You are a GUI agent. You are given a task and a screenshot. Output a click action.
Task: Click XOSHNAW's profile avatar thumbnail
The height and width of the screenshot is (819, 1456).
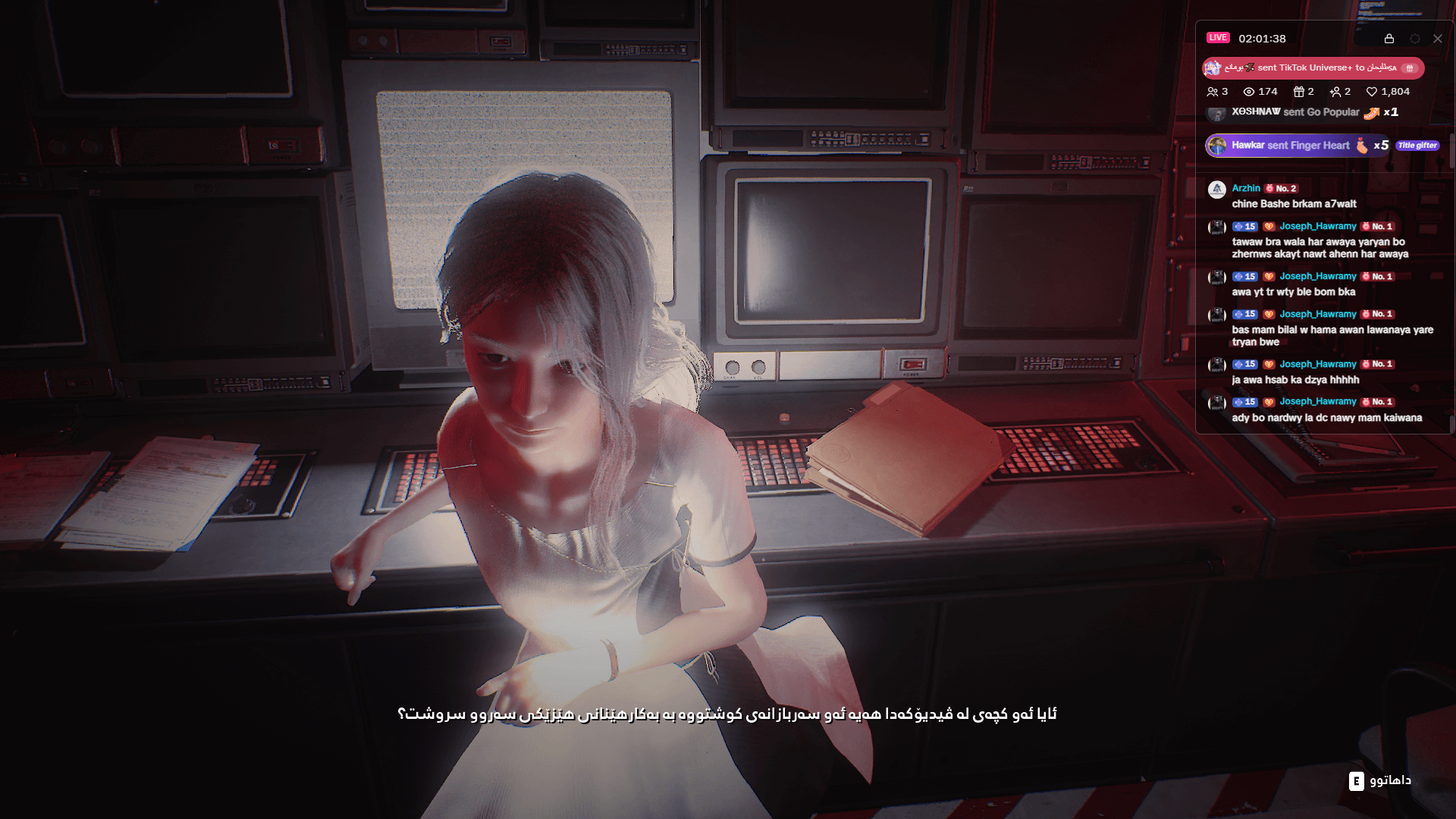pyautogui.click(x=1217, y=112)
